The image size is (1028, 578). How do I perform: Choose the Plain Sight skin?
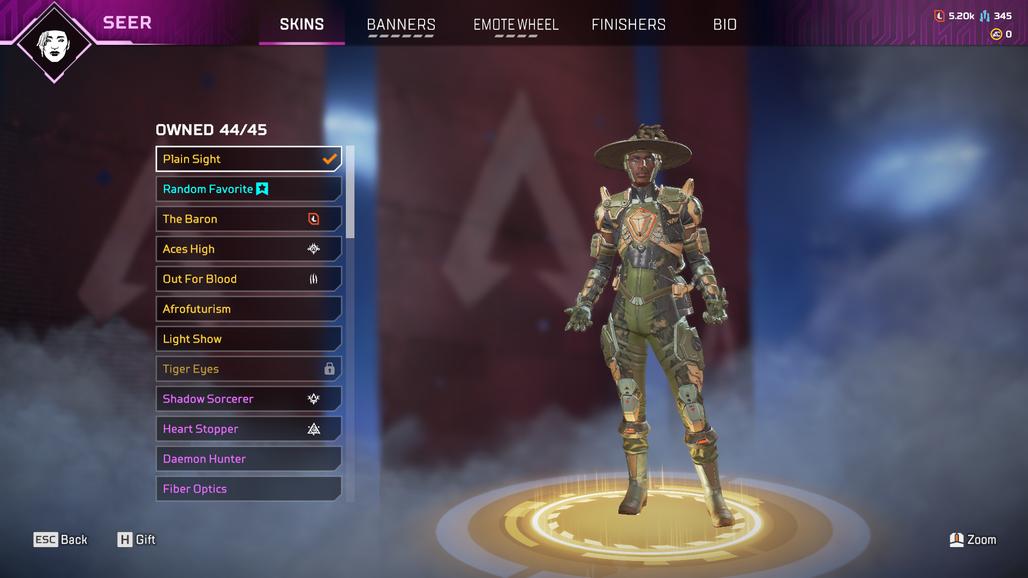coord(248,159)
